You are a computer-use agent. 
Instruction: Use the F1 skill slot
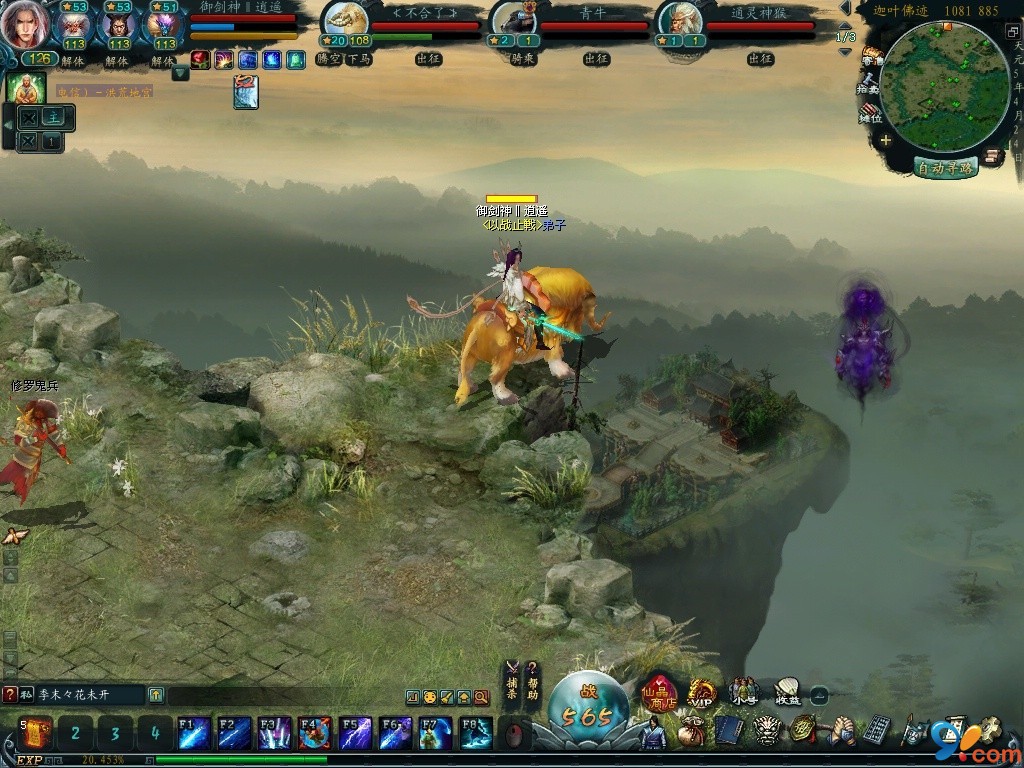coord(193,733)
